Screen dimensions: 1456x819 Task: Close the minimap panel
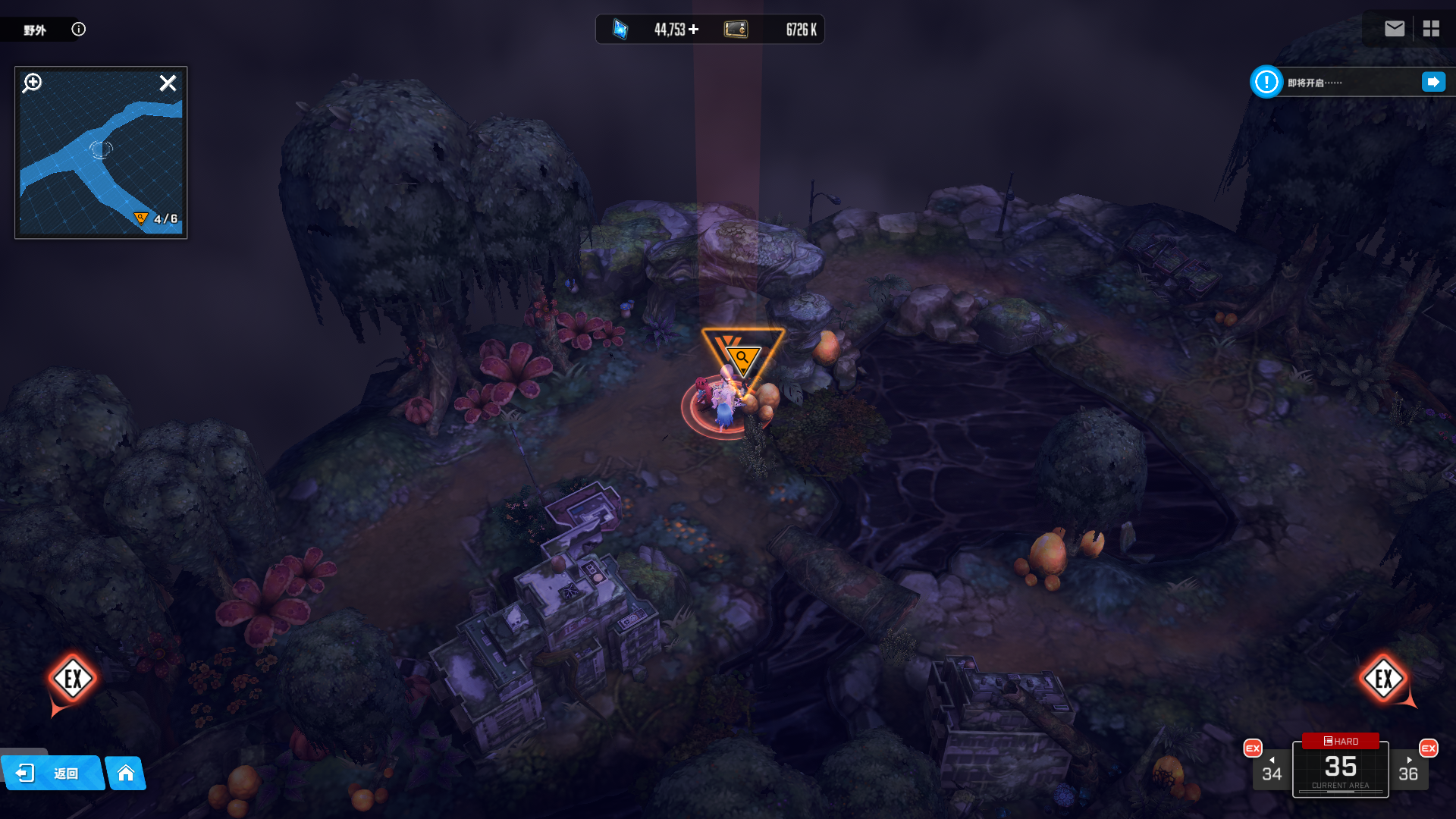point(168,83)
